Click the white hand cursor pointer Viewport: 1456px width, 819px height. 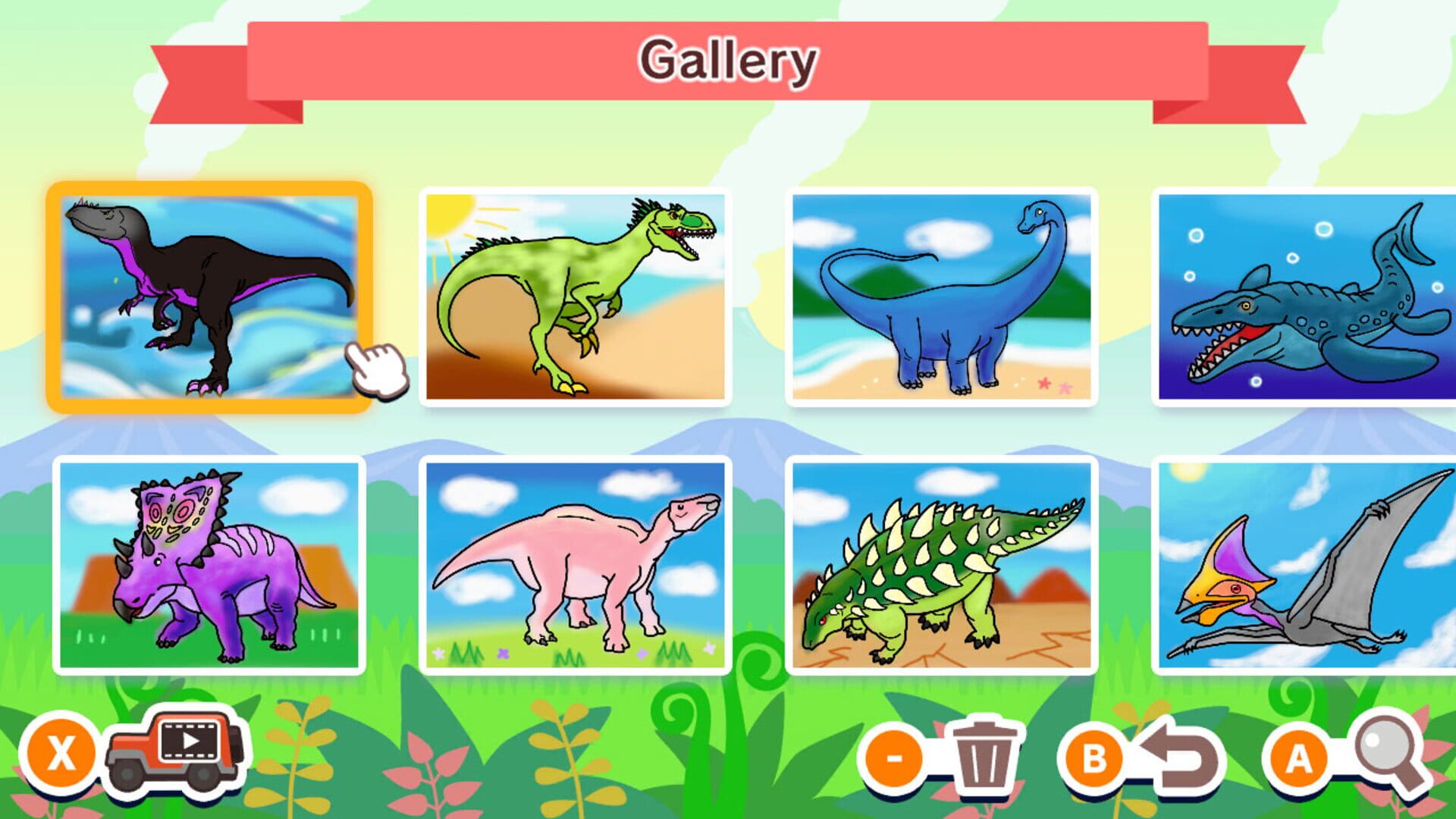[x=374, y=372]
